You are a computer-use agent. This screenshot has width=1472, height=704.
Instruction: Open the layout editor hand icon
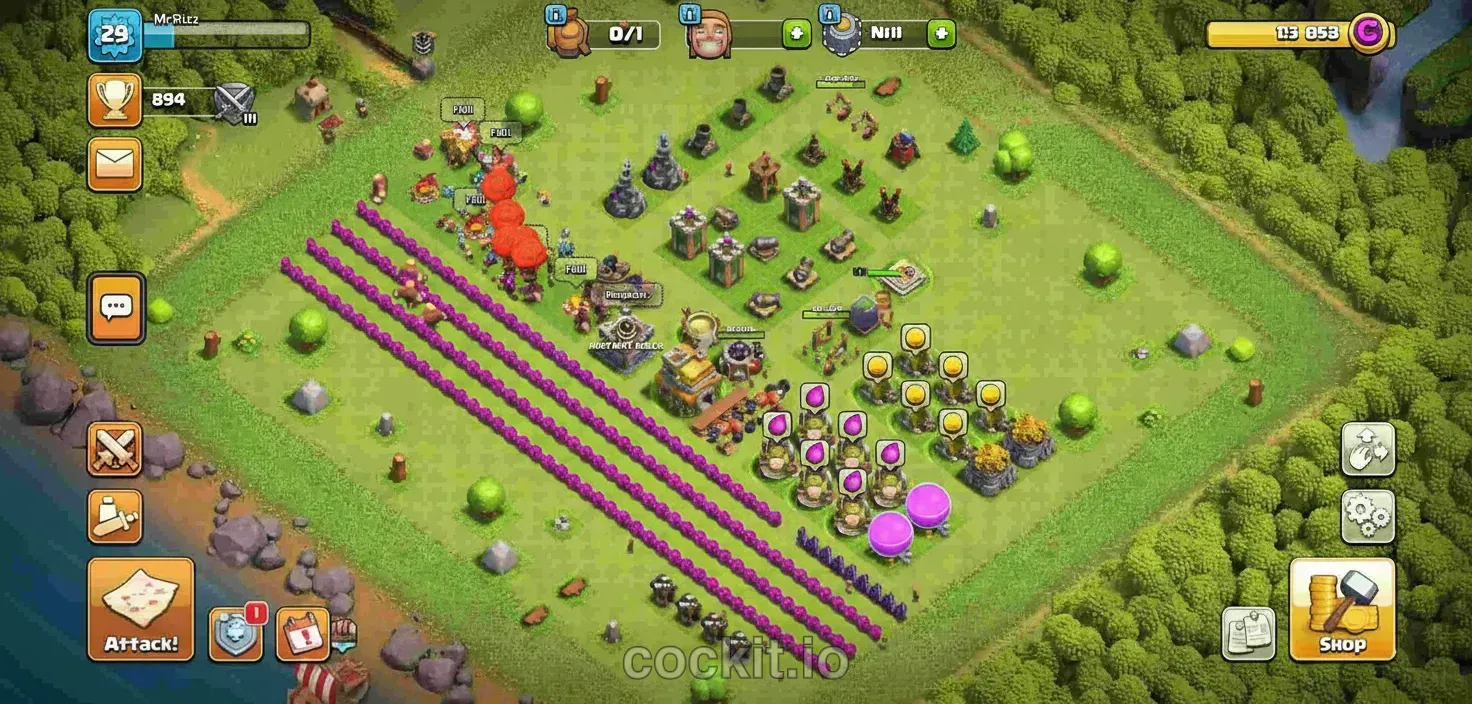click(1368, 449)
